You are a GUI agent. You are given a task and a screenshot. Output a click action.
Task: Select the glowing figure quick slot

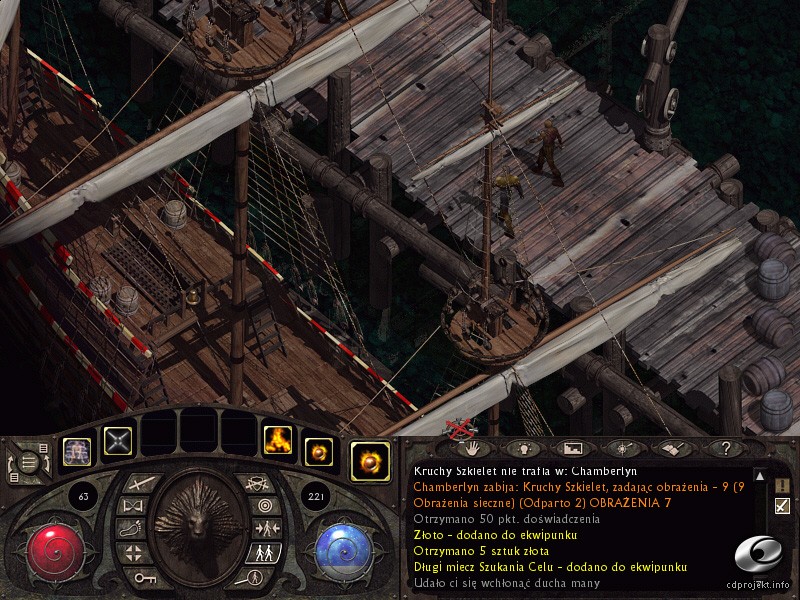point(77,451)
